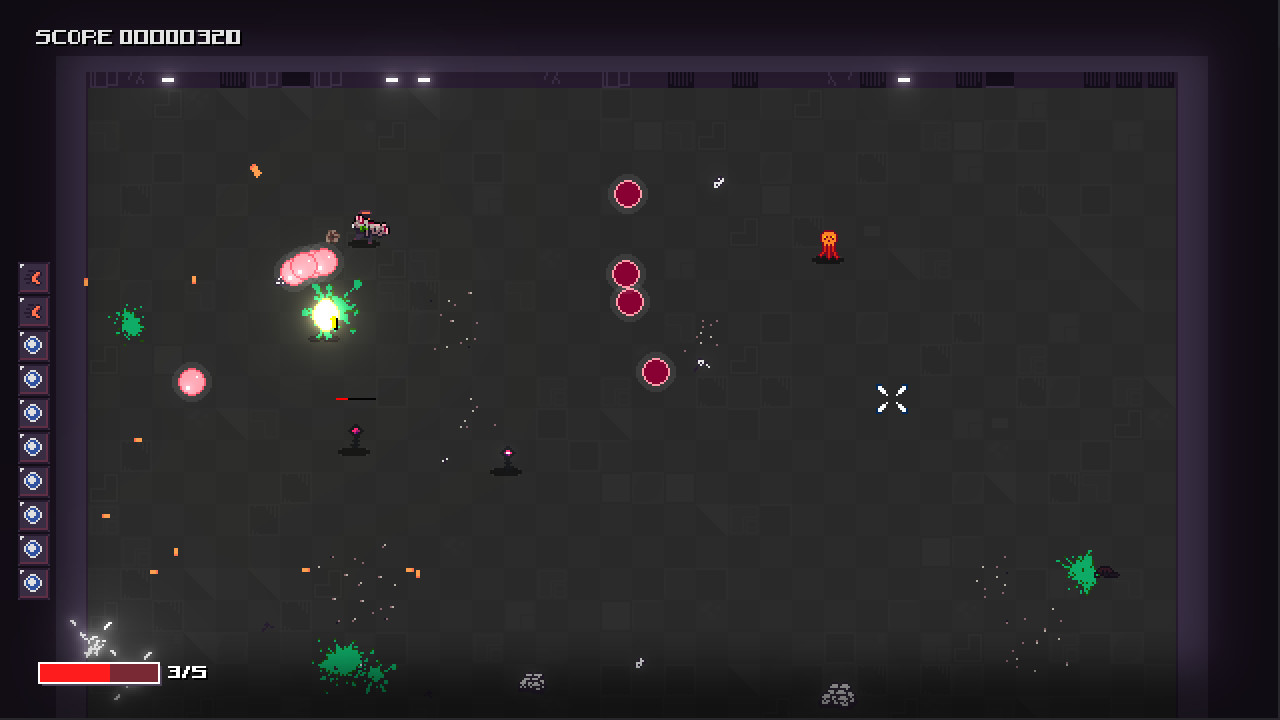Image resolution: width=1280 pixels, height=720 pixels.
Task: Click the bottommost blue shuriken ammo icon
Action: click(33, 582)
